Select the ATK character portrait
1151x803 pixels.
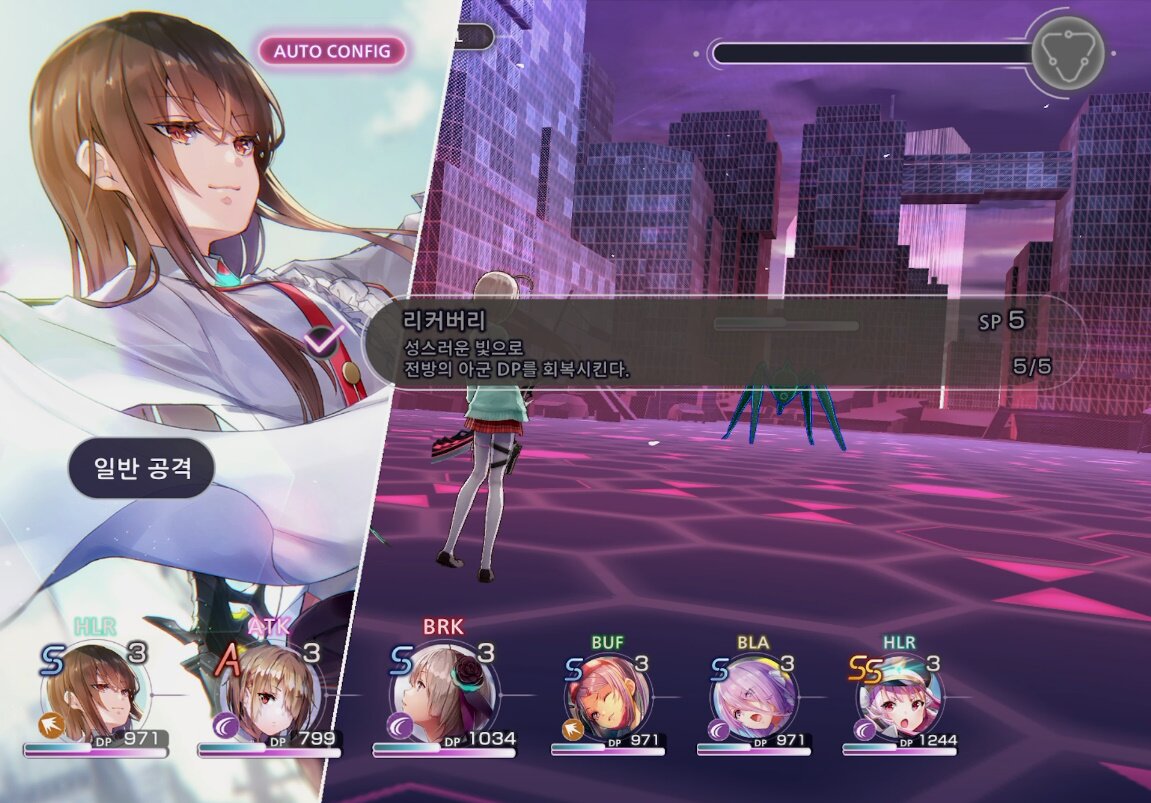tap(270, 695)
